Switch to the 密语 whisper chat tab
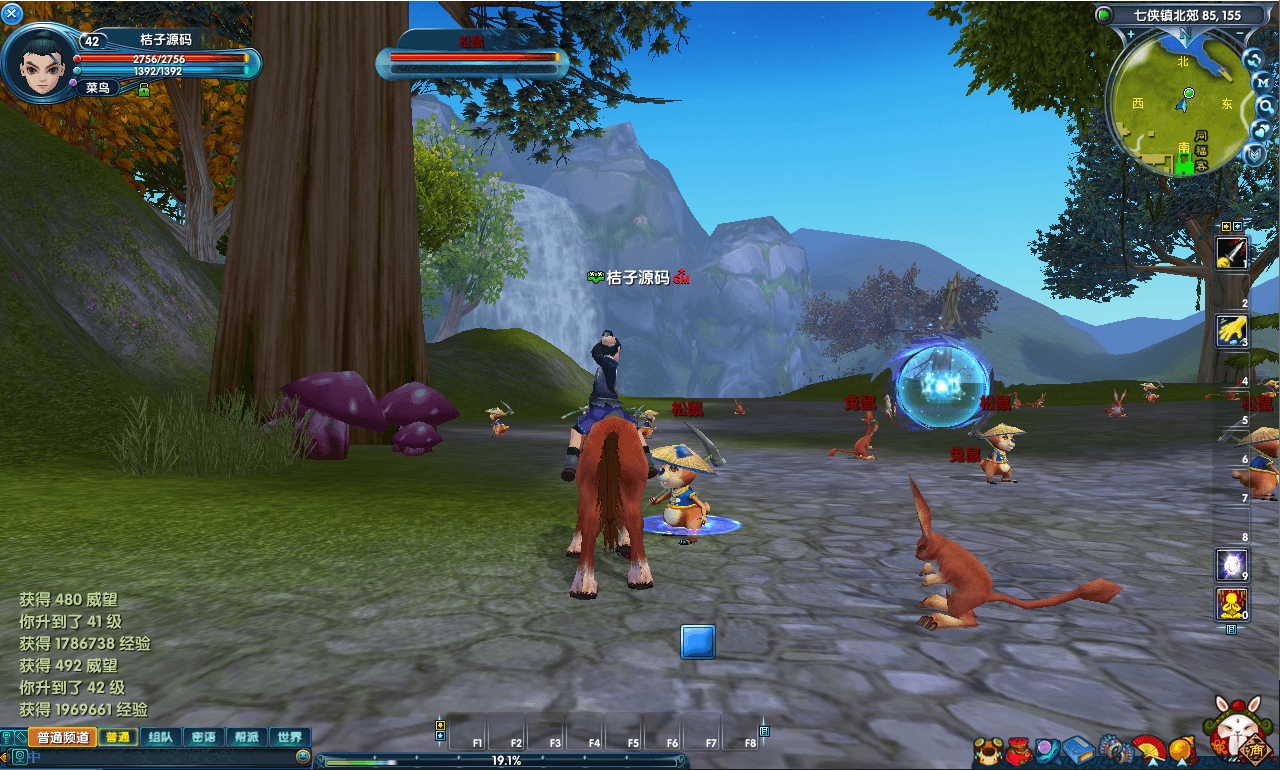The width and height of the screenshot is (1280, 770). (203, 737)
